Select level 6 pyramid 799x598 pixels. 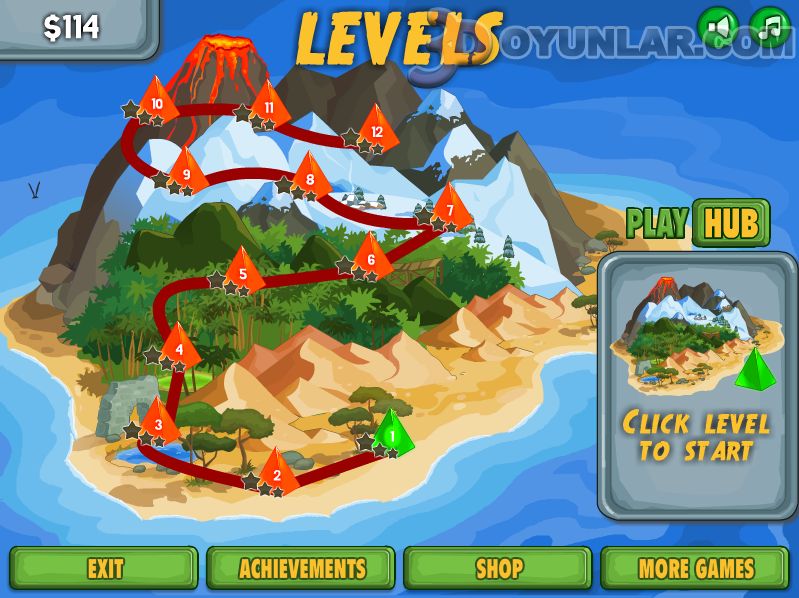371,257
